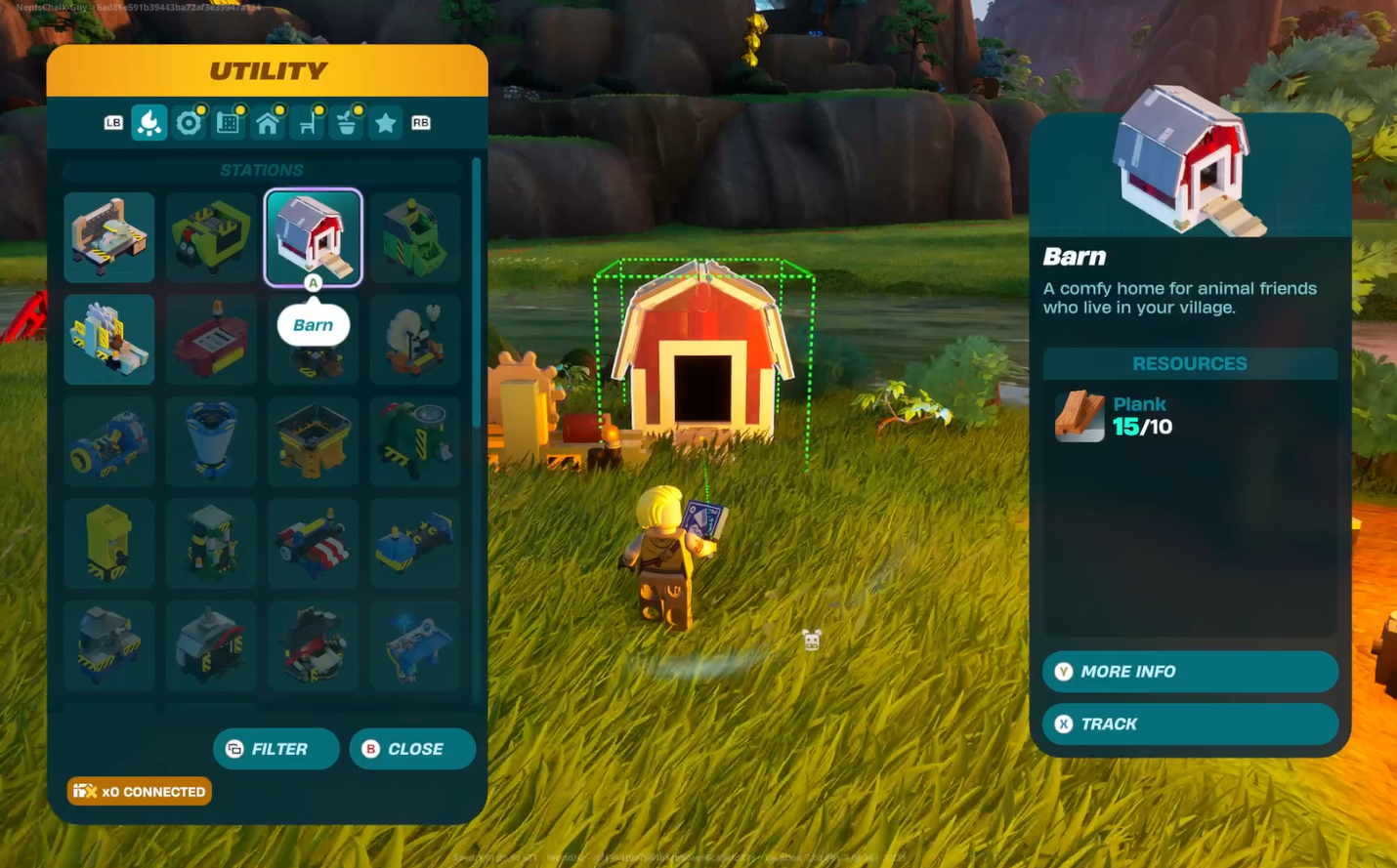Screen dimensions: 1397x868
Task: Click the stations list scrollbar
Action: 477,293
